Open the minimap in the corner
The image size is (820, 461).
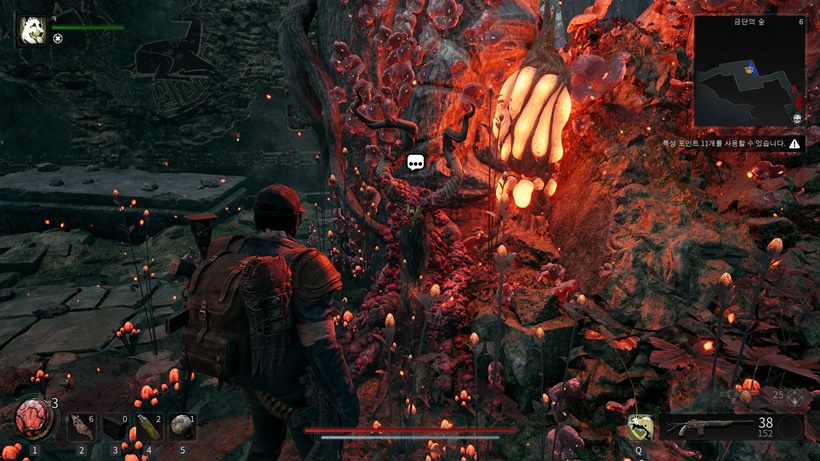pyautogui.click(x=749, y=72)
